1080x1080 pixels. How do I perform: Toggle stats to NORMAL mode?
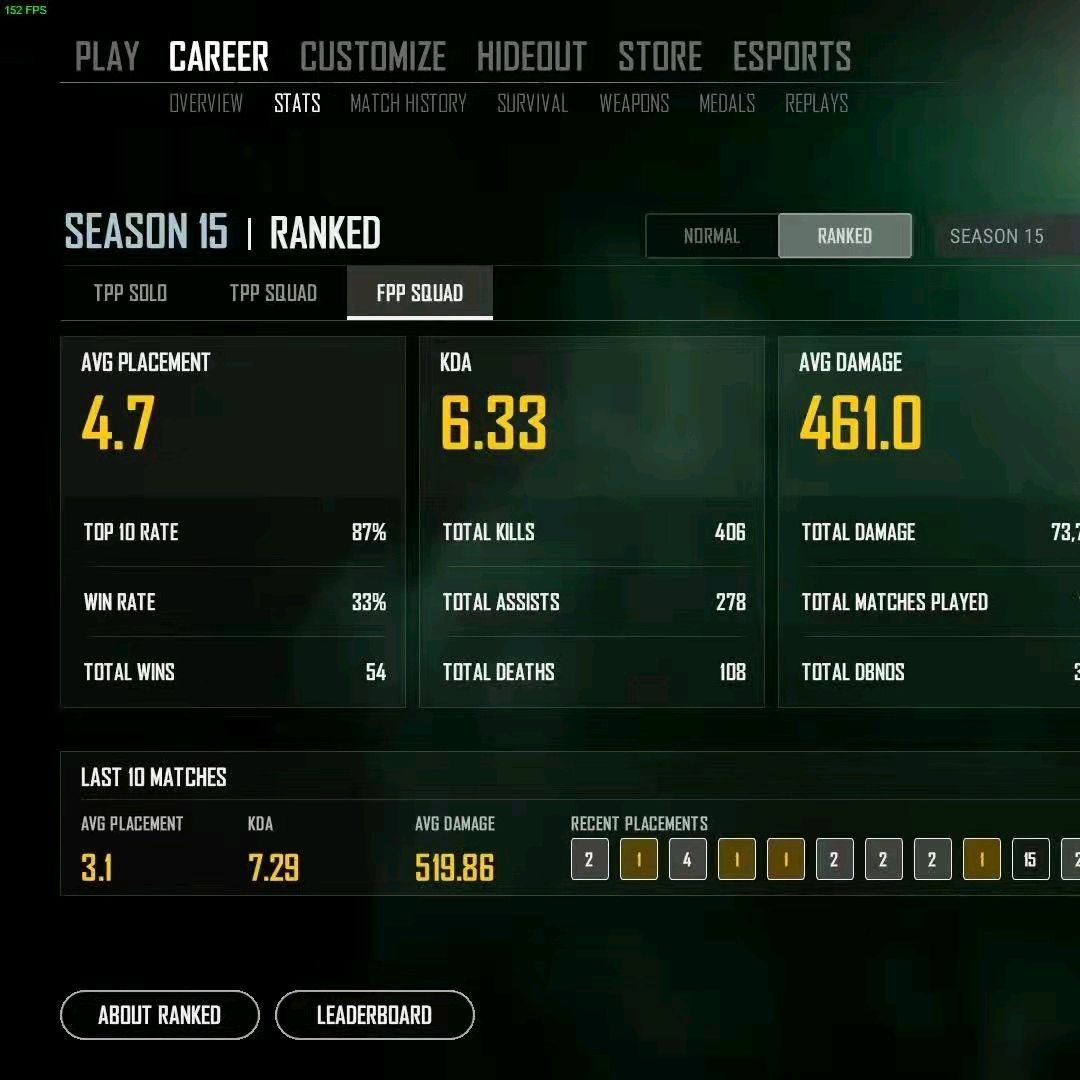712,236
